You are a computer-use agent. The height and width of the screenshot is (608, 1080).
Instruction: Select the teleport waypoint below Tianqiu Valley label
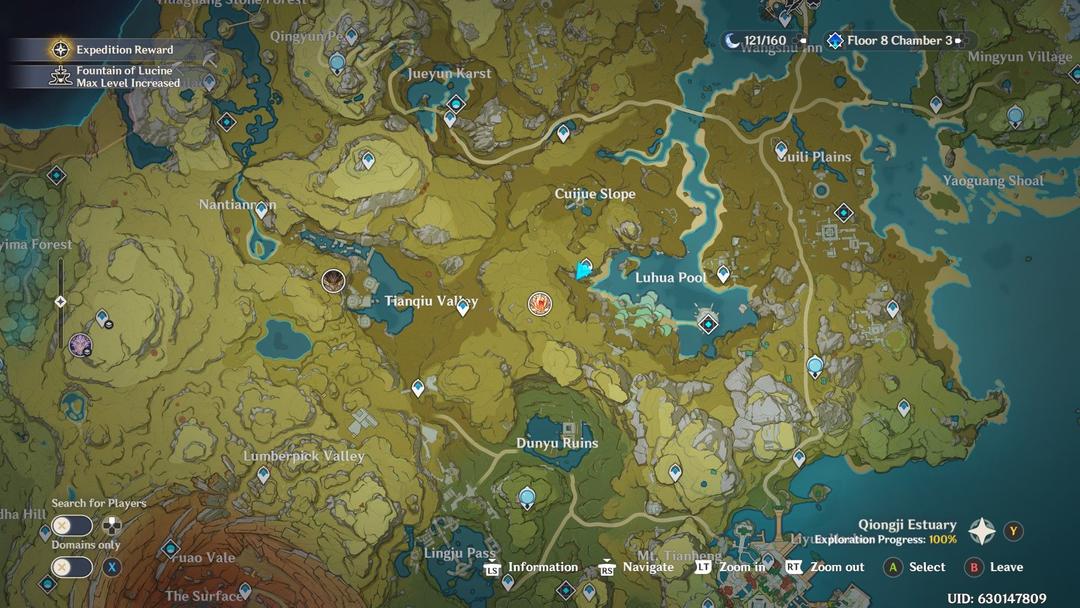pos(463,309)
